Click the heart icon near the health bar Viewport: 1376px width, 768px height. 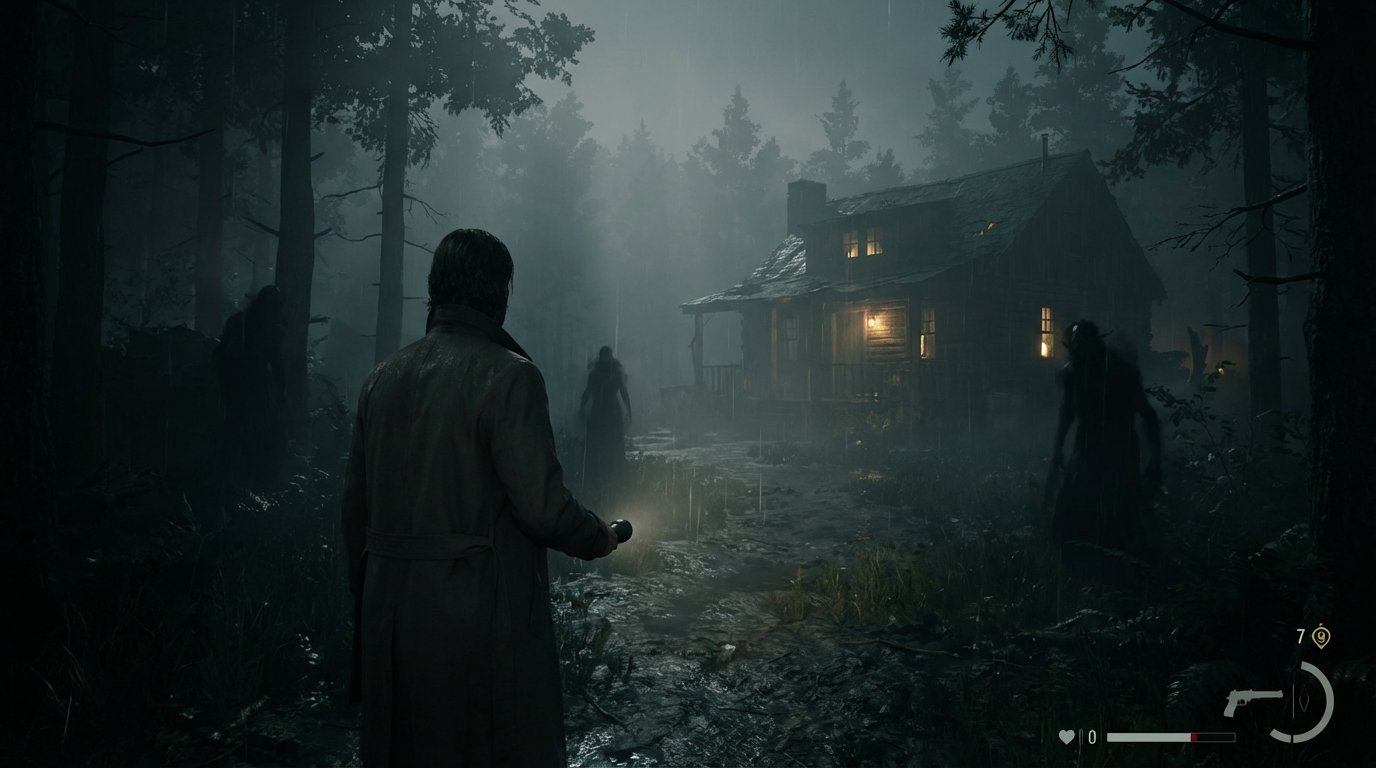[1066, 736]
